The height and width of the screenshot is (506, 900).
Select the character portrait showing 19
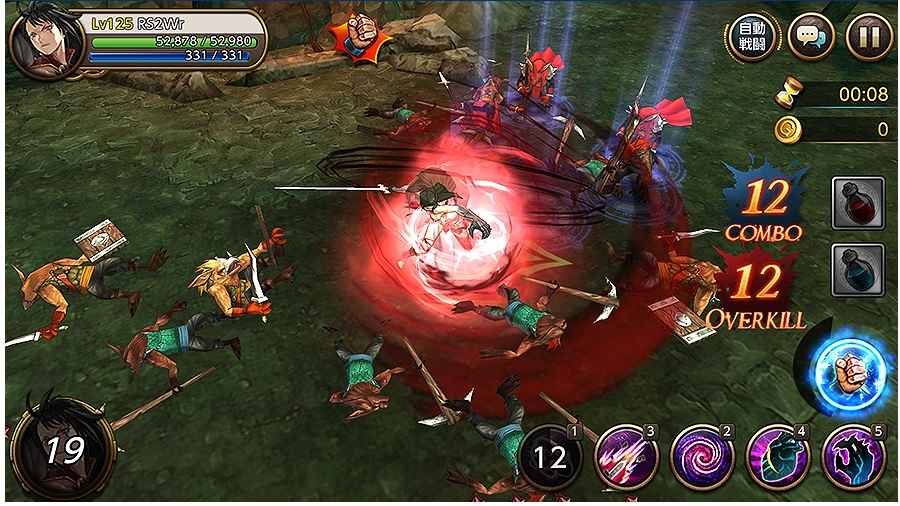coord(62,448)
